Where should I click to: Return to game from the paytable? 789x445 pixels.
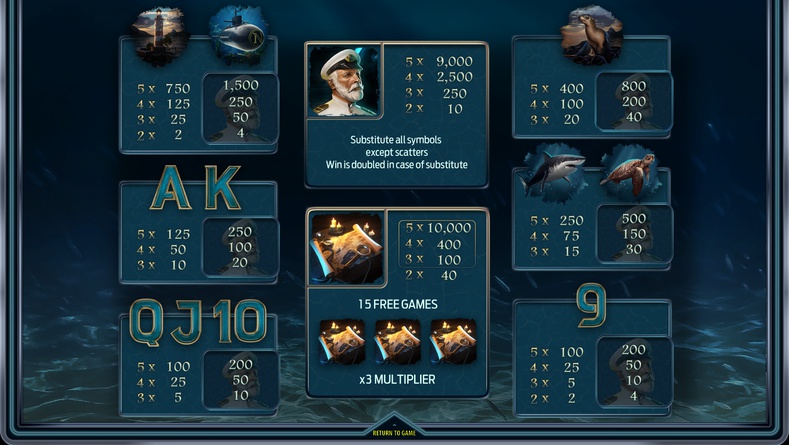tap(393, 432)
